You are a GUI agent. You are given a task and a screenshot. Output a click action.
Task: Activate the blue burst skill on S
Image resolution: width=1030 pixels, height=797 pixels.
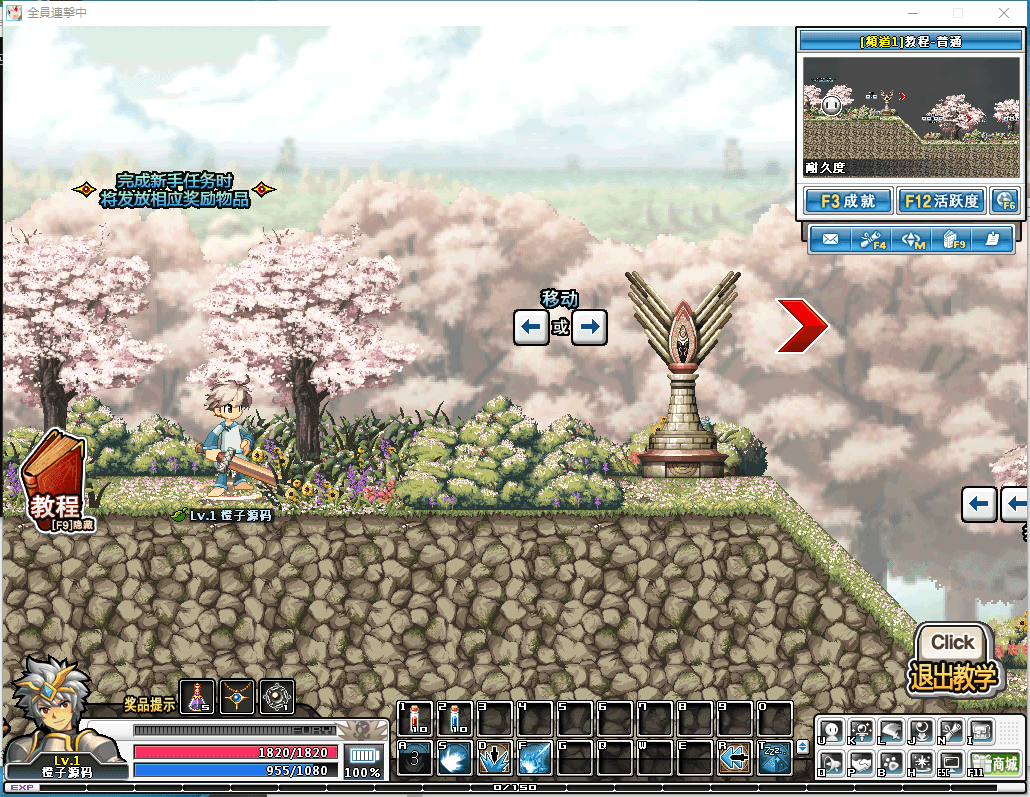pos(455,758)
